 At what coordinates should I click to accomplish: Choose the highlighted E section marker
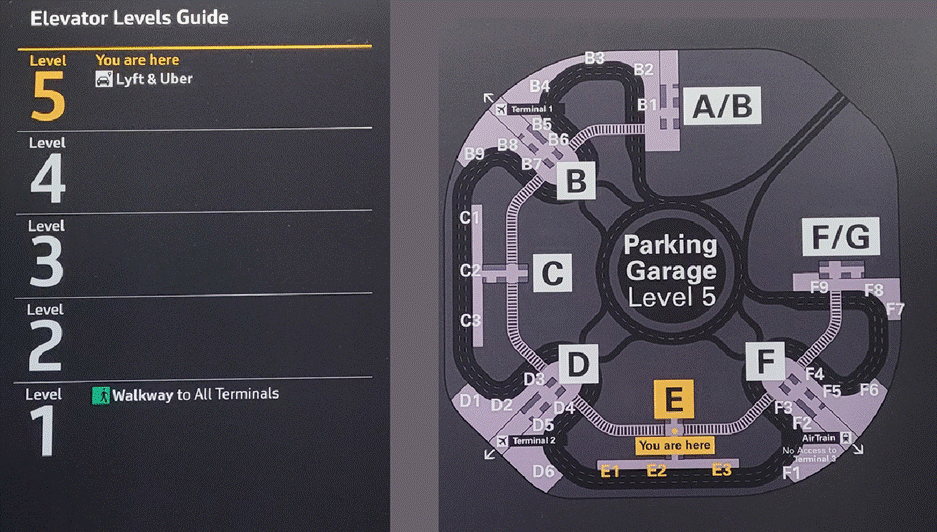point(674,399)
